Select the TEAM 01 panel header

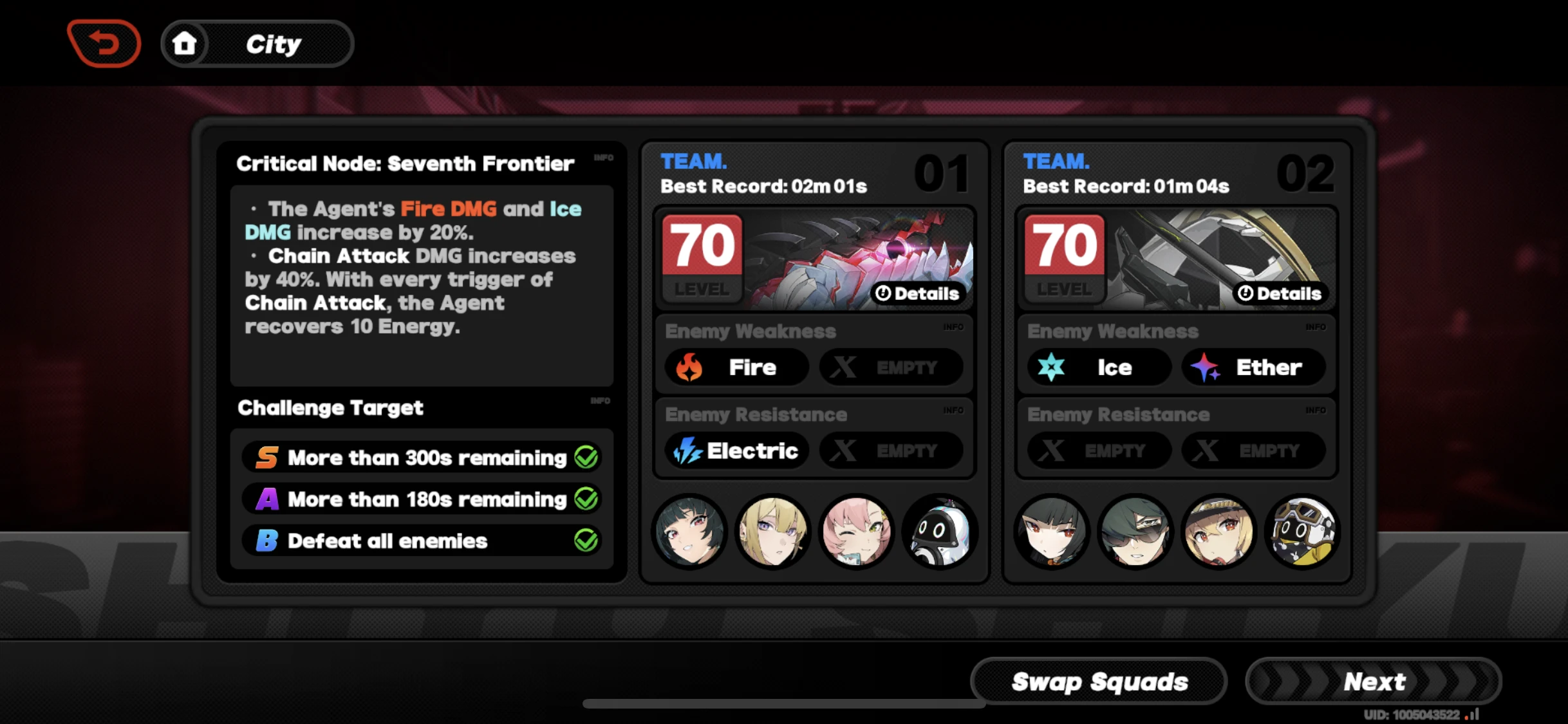693,161
